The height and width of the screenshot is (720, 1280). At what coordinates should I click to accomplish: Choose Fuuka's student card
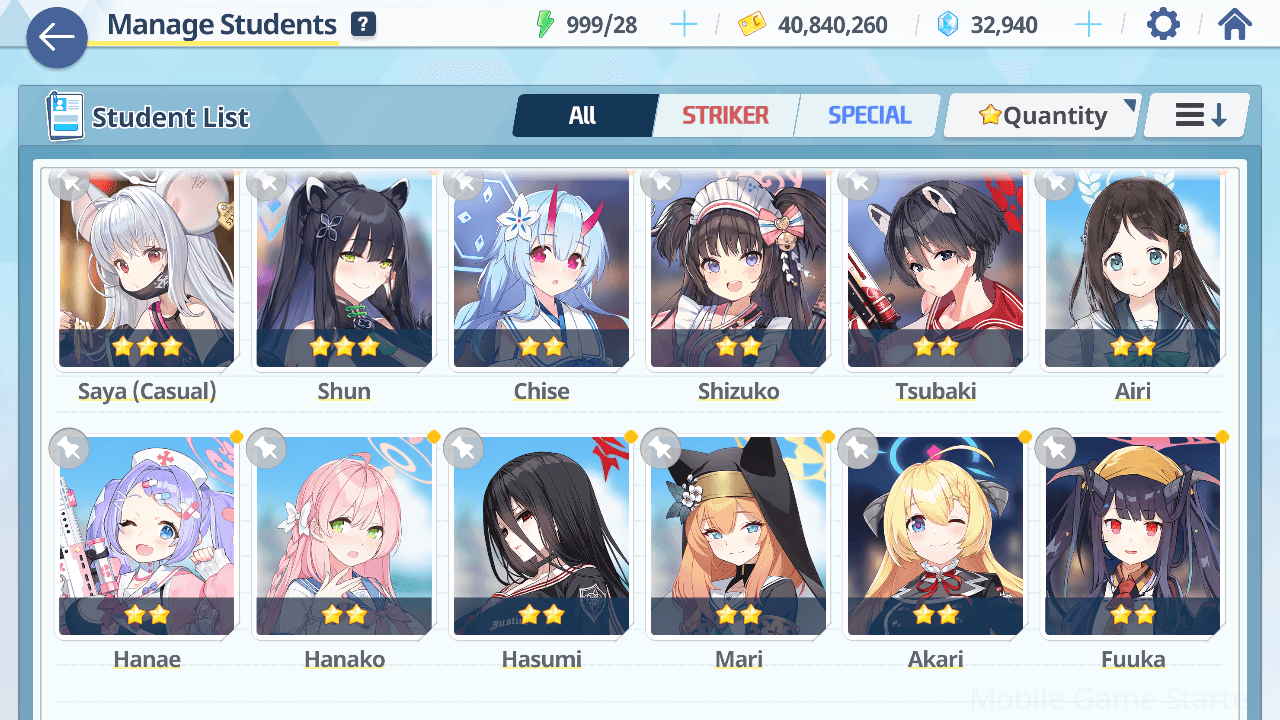(x=1132, y=535)
